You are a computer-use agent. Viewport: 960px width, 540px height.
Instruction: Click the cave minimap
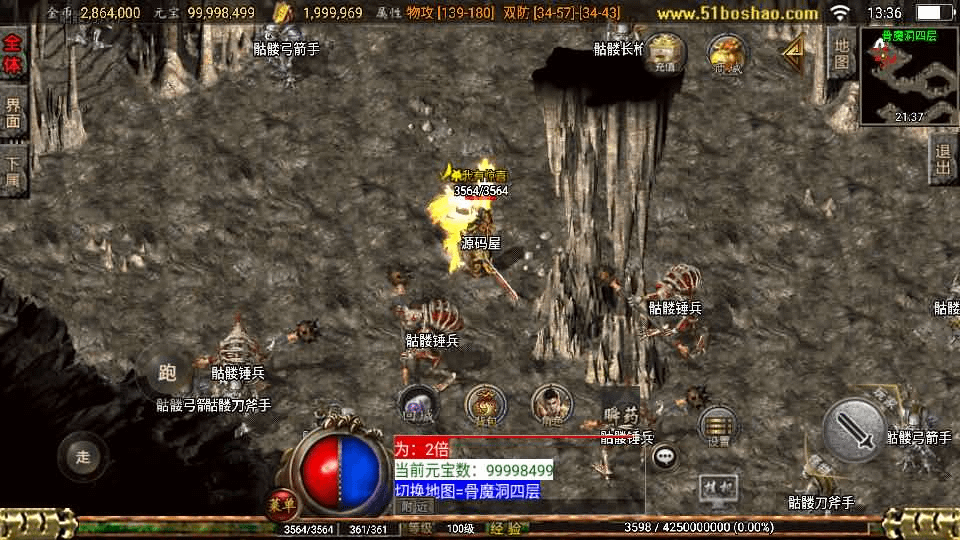coord(908,76)
